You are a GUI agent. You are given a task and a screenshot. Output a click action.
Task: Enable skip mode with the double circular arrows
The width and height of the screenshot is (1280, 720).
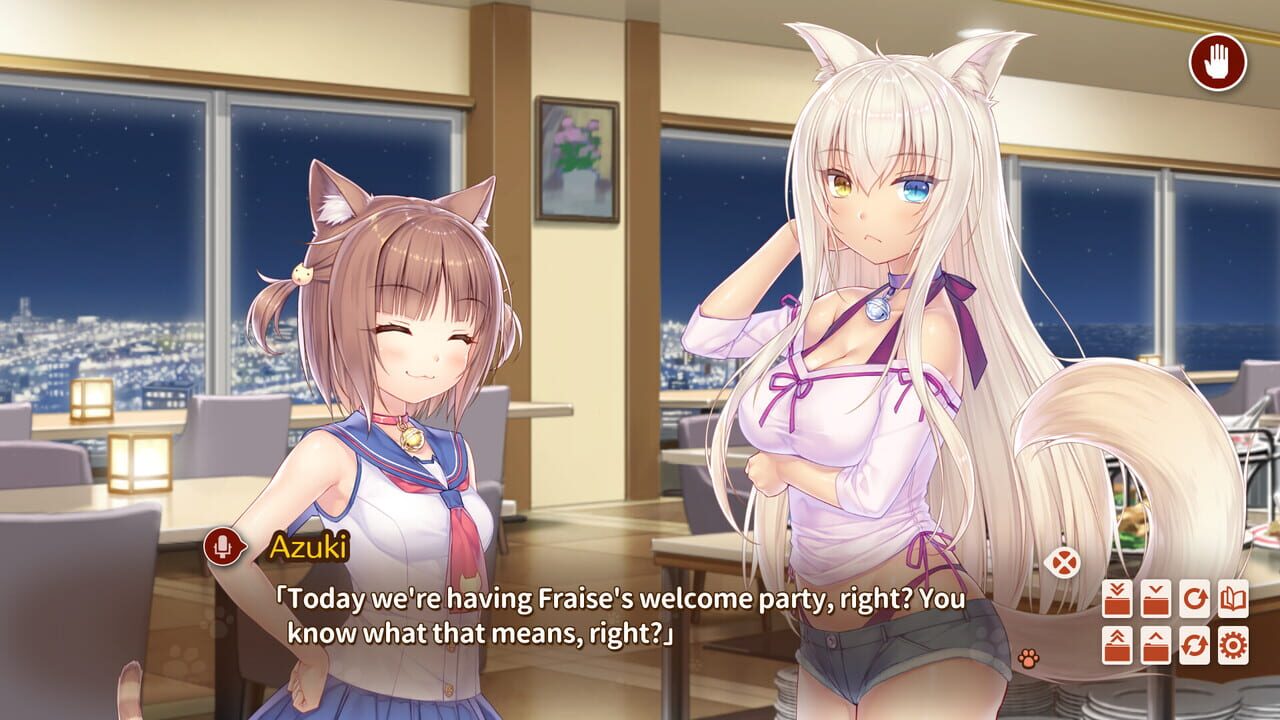pos(1195,645)
